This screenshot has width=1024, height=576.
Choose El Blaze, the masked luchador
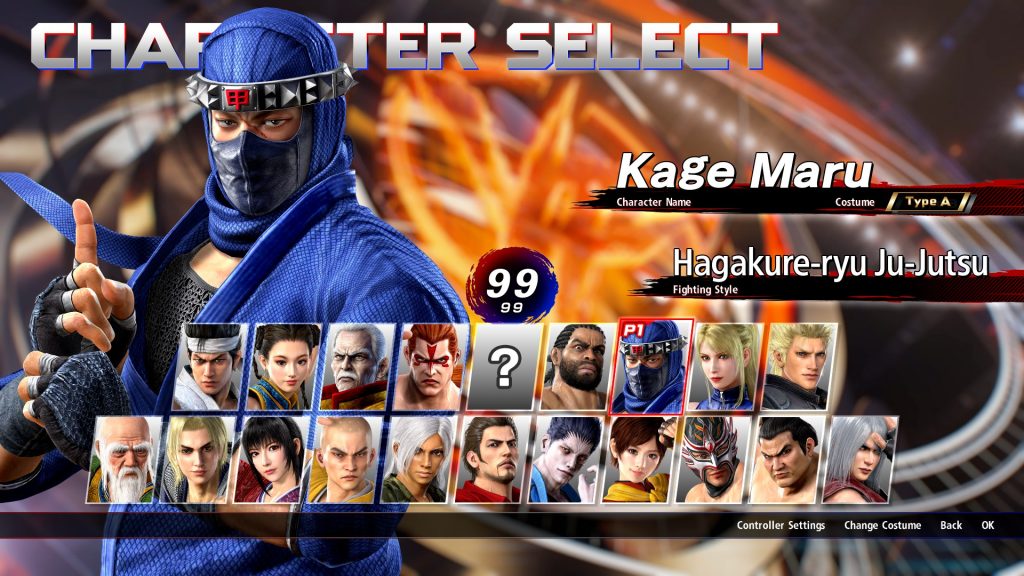point(713,460)
